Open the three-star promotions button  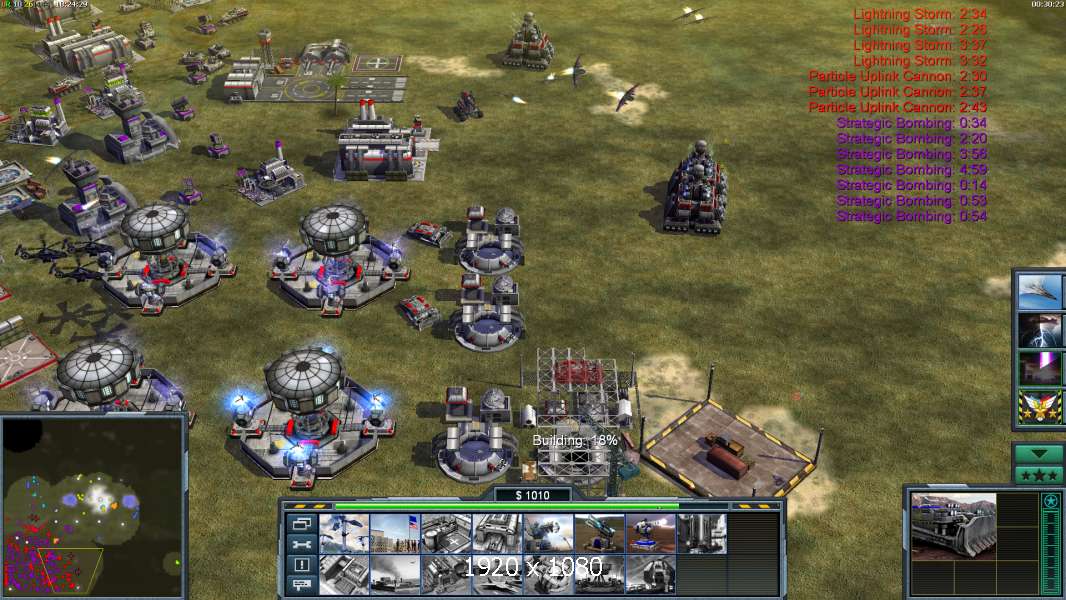coord(1038,474)
